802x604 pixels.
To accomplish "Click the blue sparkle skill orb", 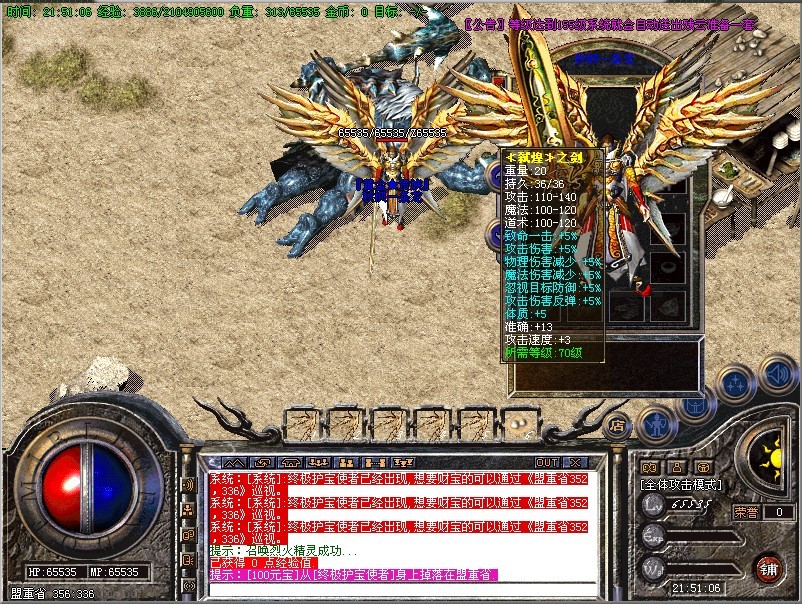I will tap(734, 382).
